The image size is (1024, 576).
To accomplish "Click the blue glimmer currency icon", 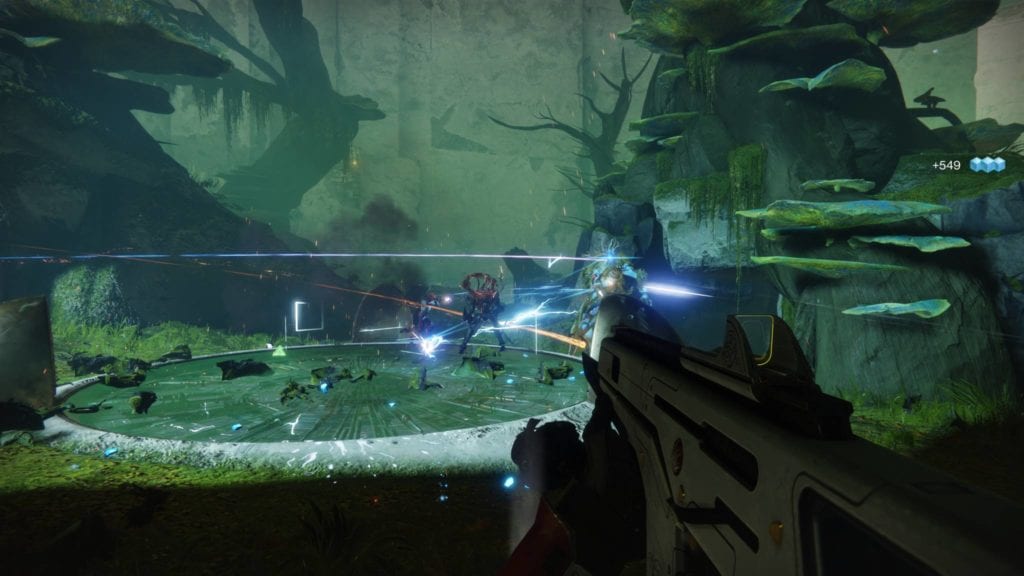I will (x=986, y=165).
